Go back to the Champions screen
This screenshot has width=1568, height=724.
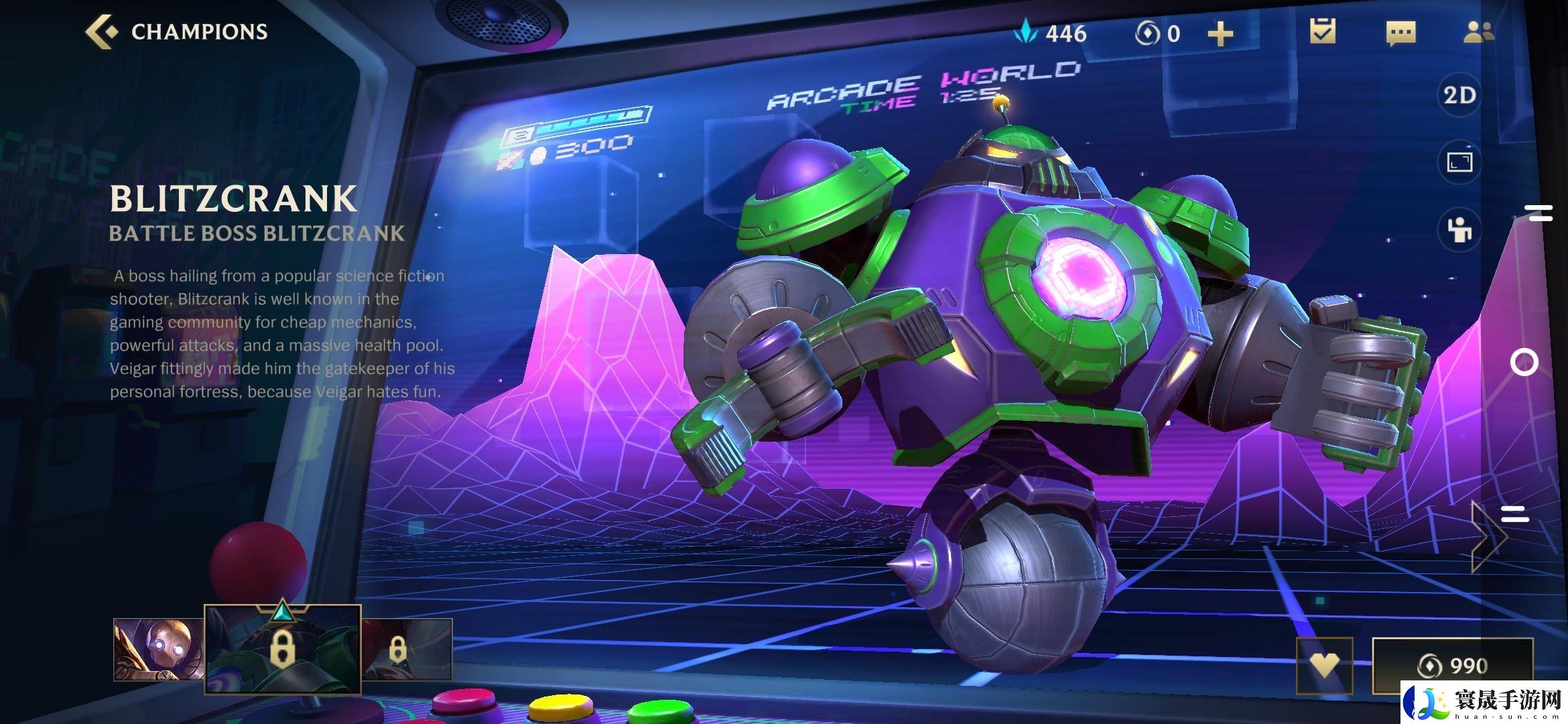tap(176, 32)
